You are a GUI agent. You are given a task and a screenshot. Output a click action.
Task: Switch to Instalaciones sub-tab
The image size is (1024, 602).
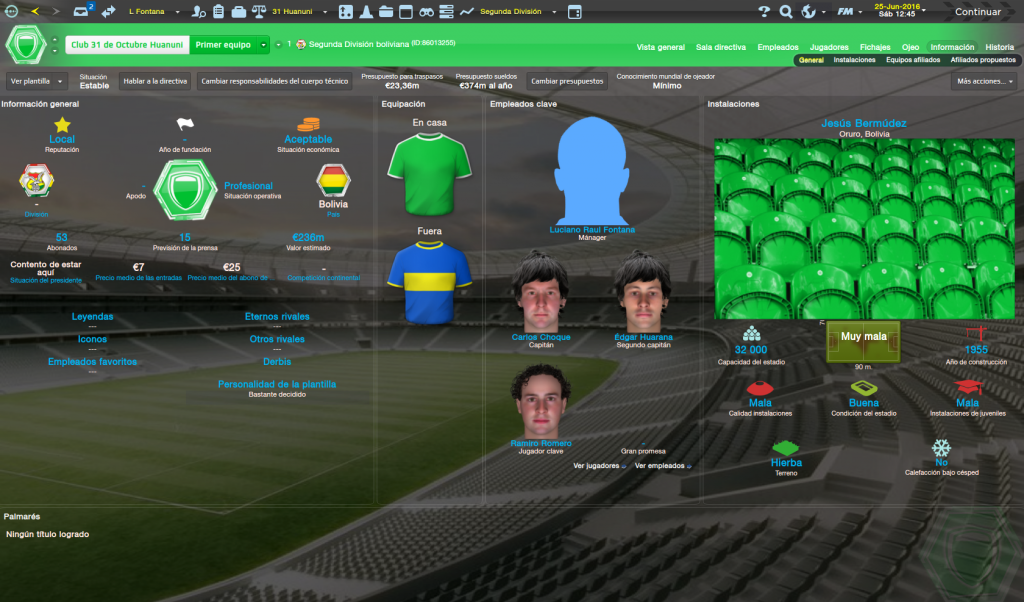tap(854, 60)
